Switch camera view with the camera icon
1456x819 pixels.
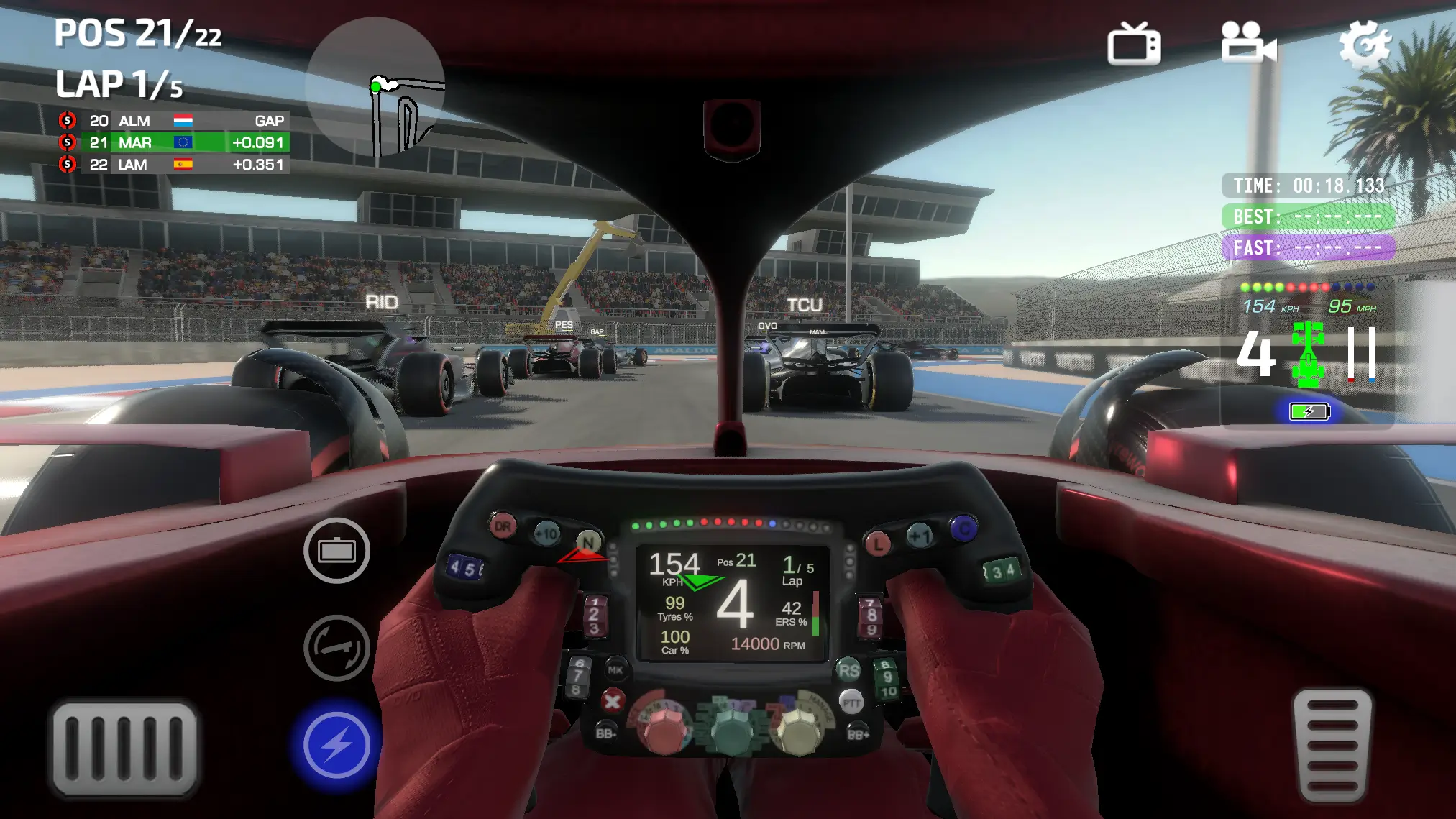click(1249, 45)
